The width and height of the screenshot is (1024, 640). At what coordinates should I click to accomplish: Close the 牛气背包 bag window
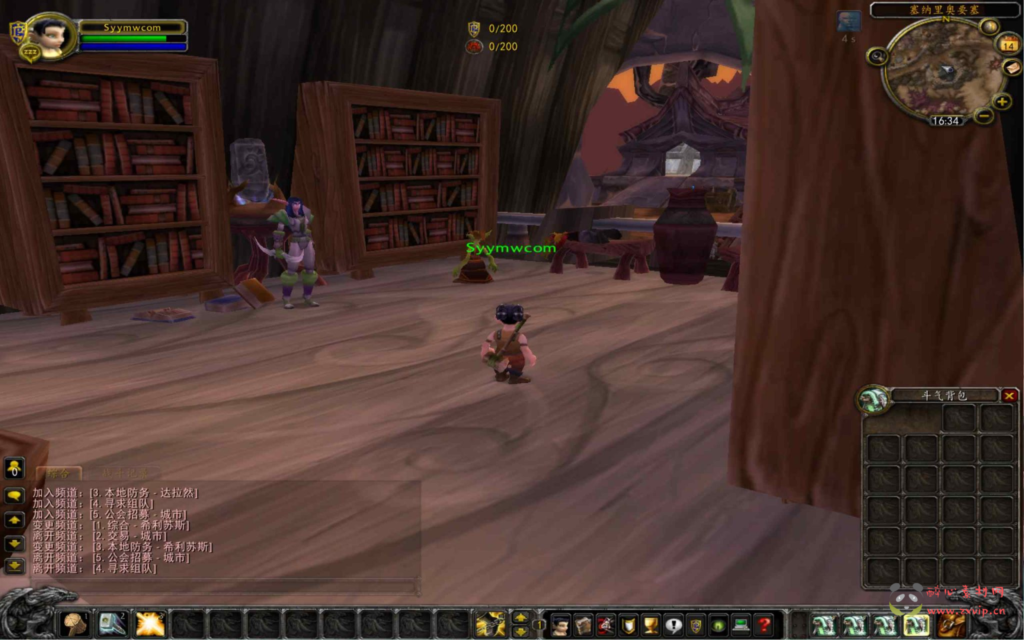[1009, 396]
